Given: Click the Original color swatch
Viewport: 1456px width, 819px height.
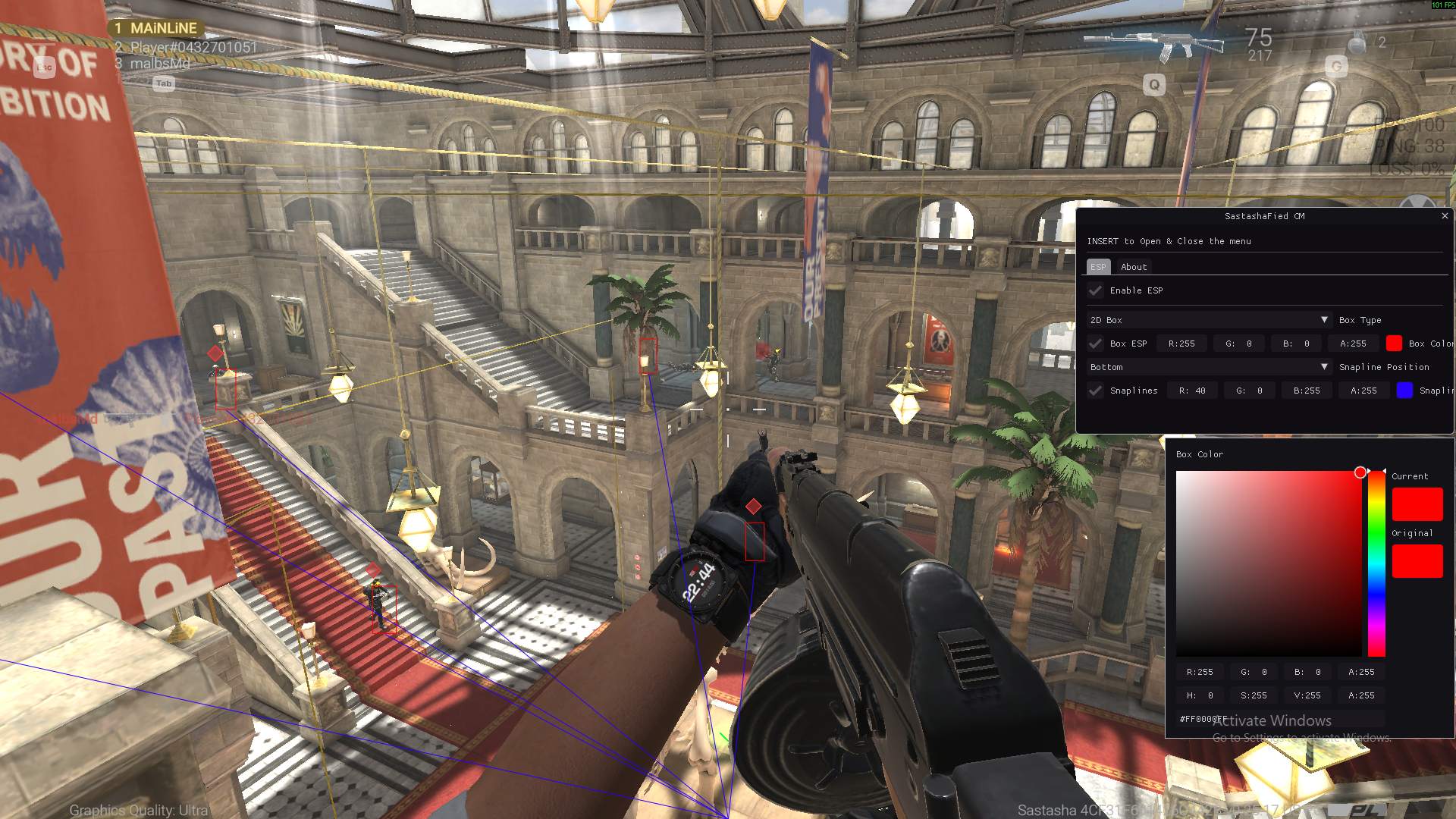Looking at the screenshot, I should [1417, 561].
